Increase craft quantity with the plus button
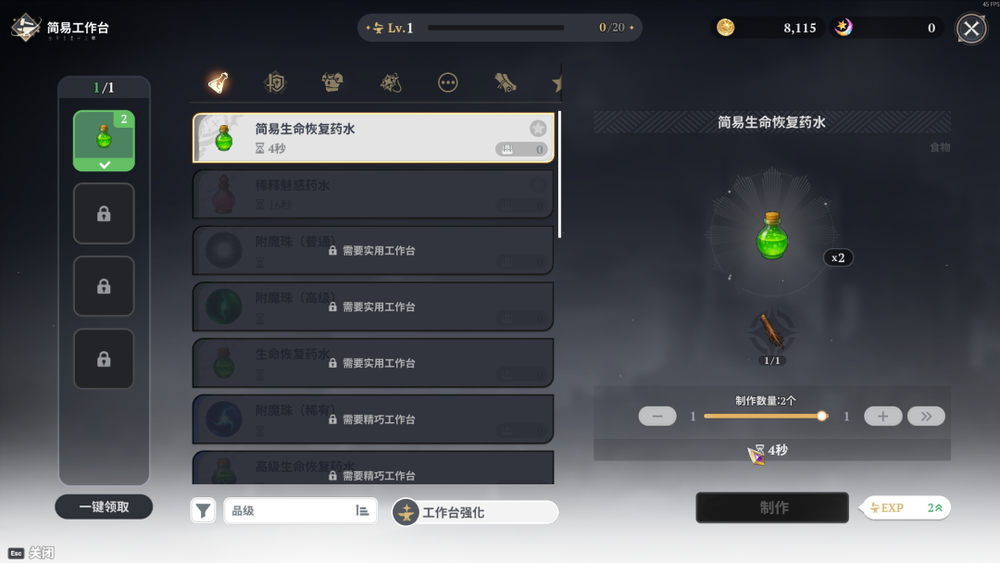Screen dimensions: 1000x563 pos(883,416)
